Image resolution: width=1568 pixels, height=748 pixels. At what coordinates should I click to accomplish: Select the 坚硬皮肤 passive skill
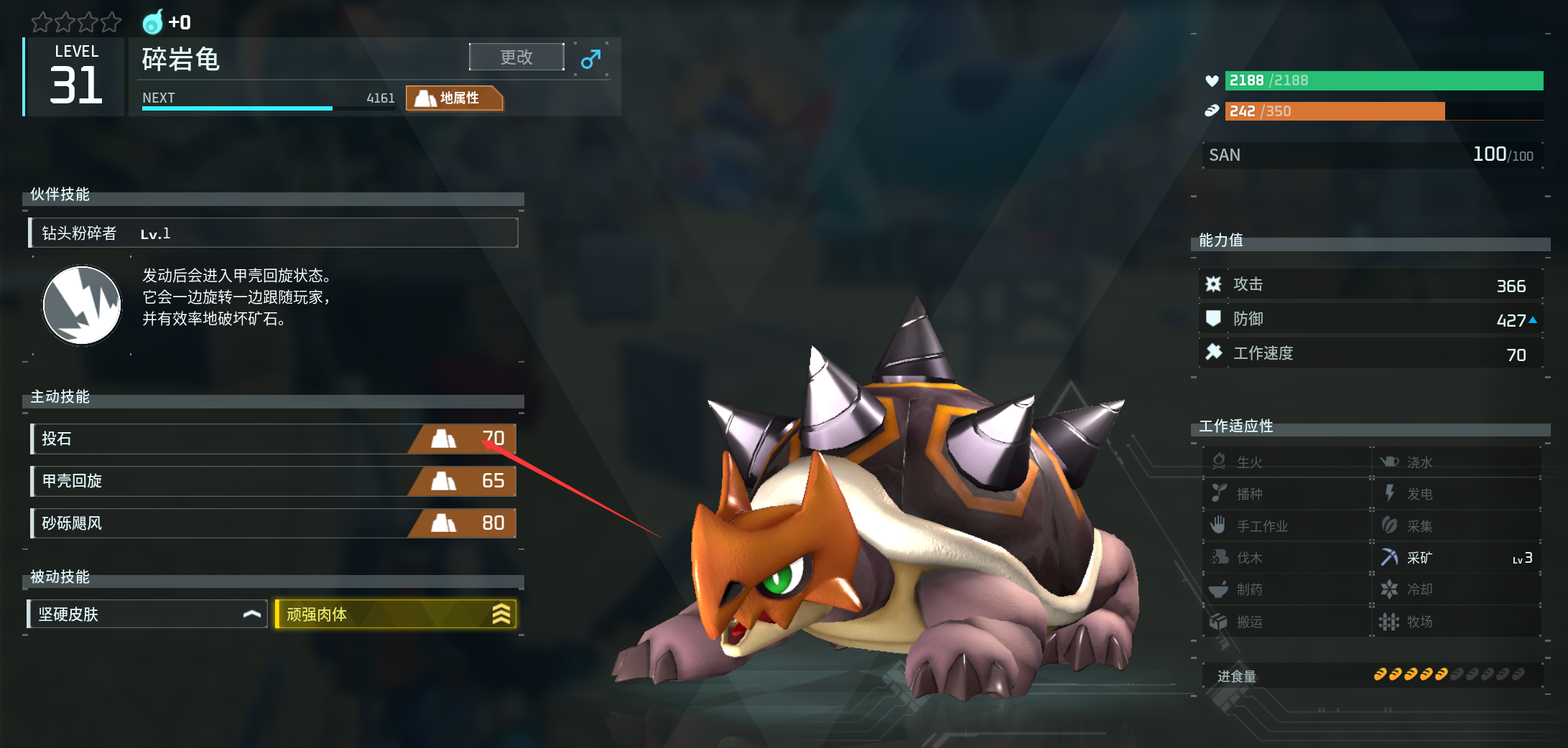coord(147,614)
